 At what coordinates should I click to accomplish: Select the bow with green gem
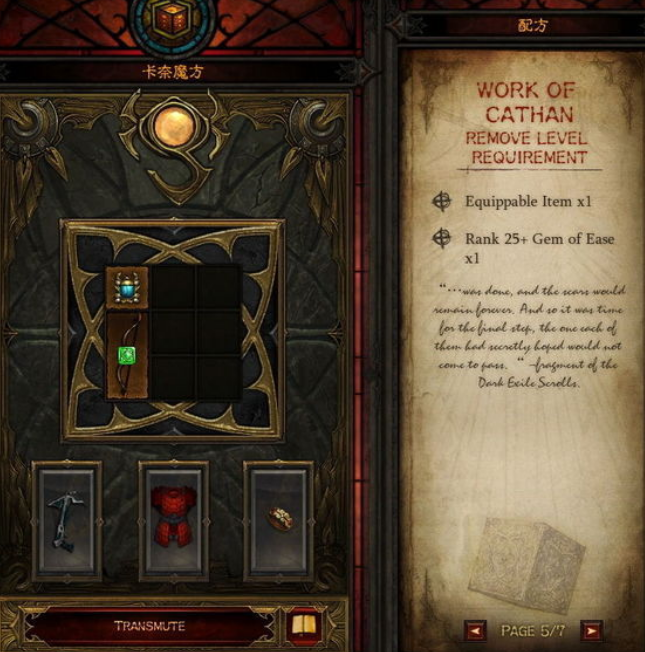pos(127,355)
